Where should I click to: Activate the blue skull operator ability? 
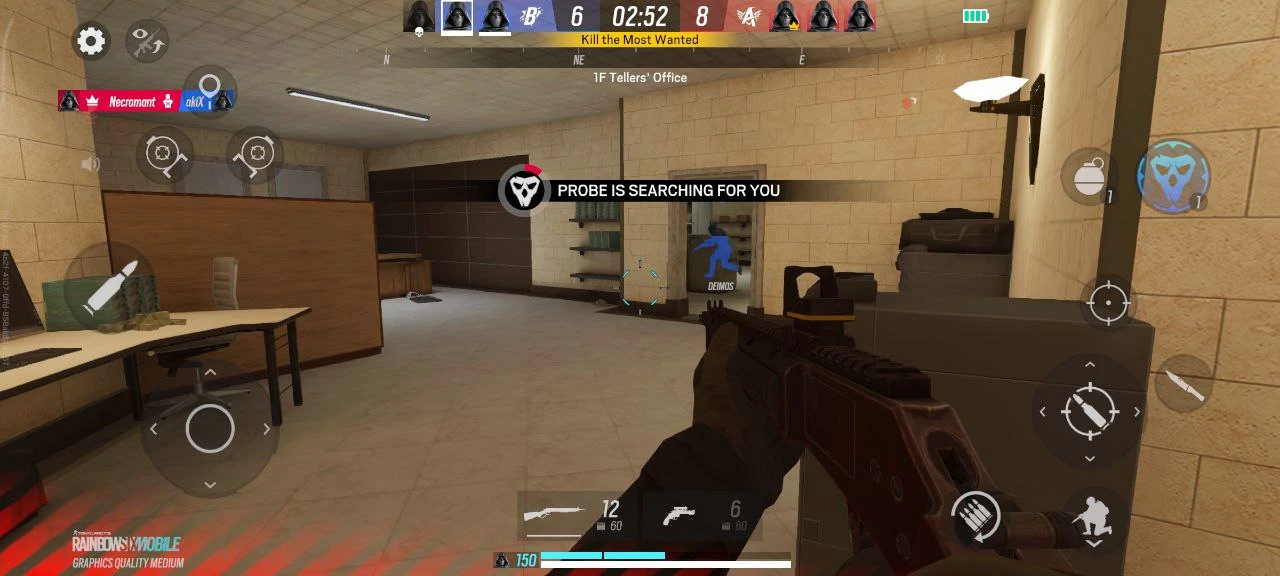point(1173,177)
